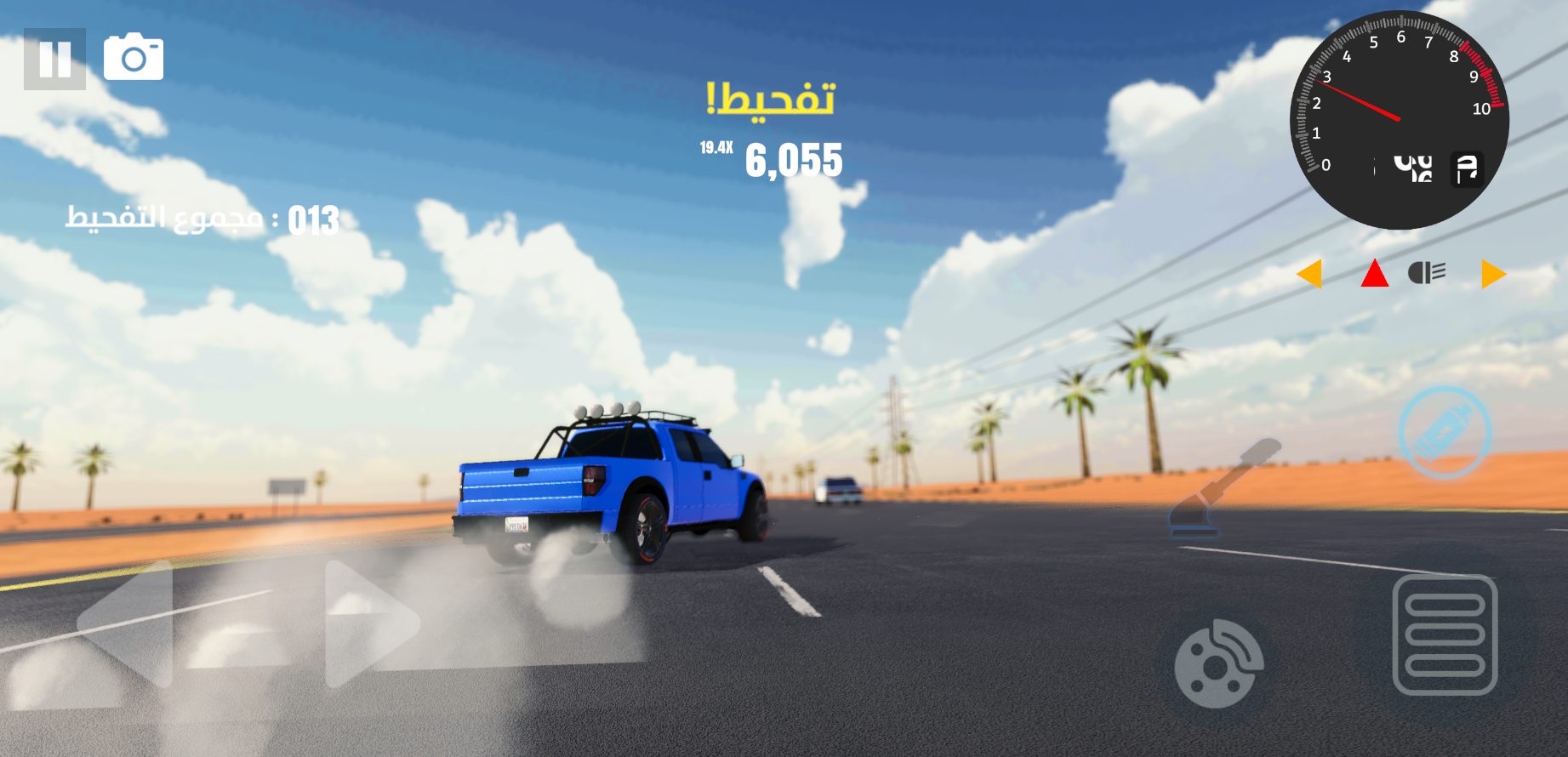The width and height of the screenshot is (1568, 757).
Task: Click the 19.4X multiplier label
Action: click(x=716, y=146)
